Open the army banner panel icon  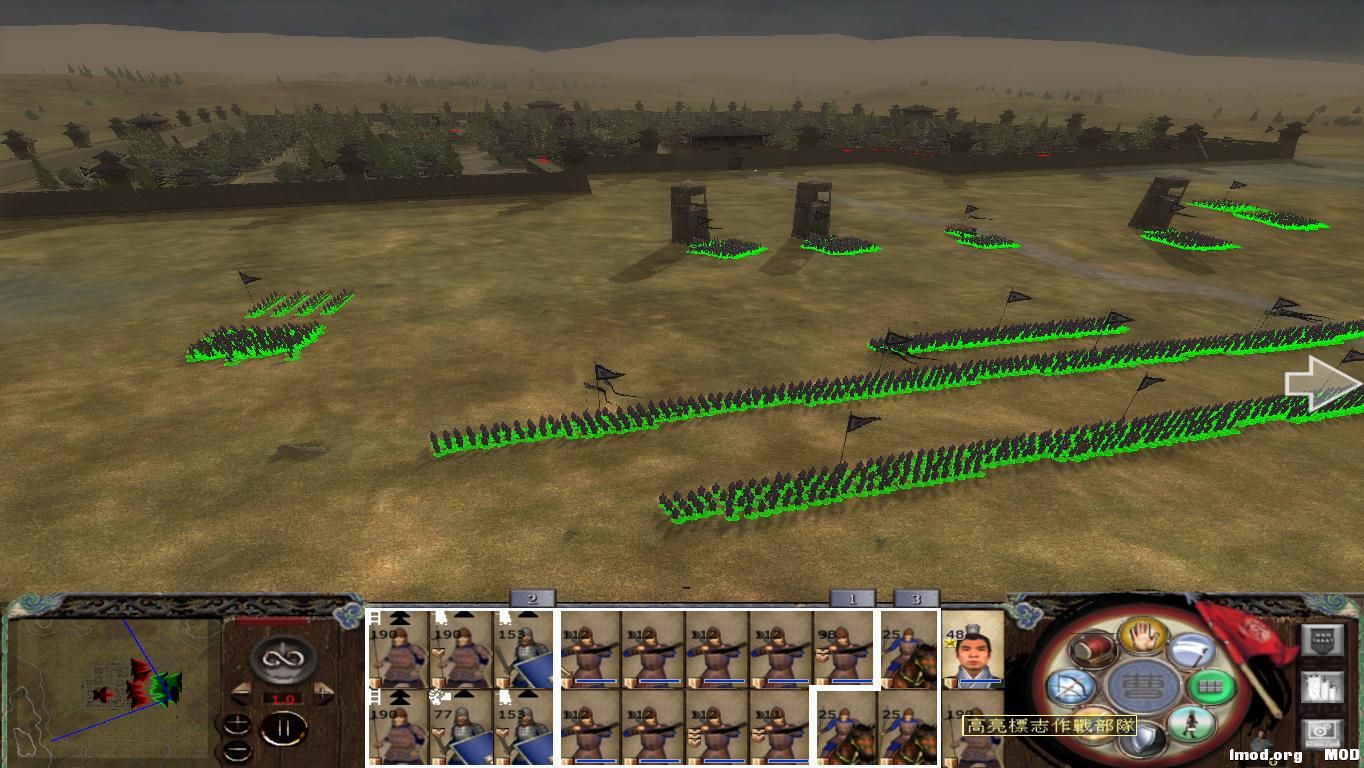pyautogui.click(x=1323, y=640)
